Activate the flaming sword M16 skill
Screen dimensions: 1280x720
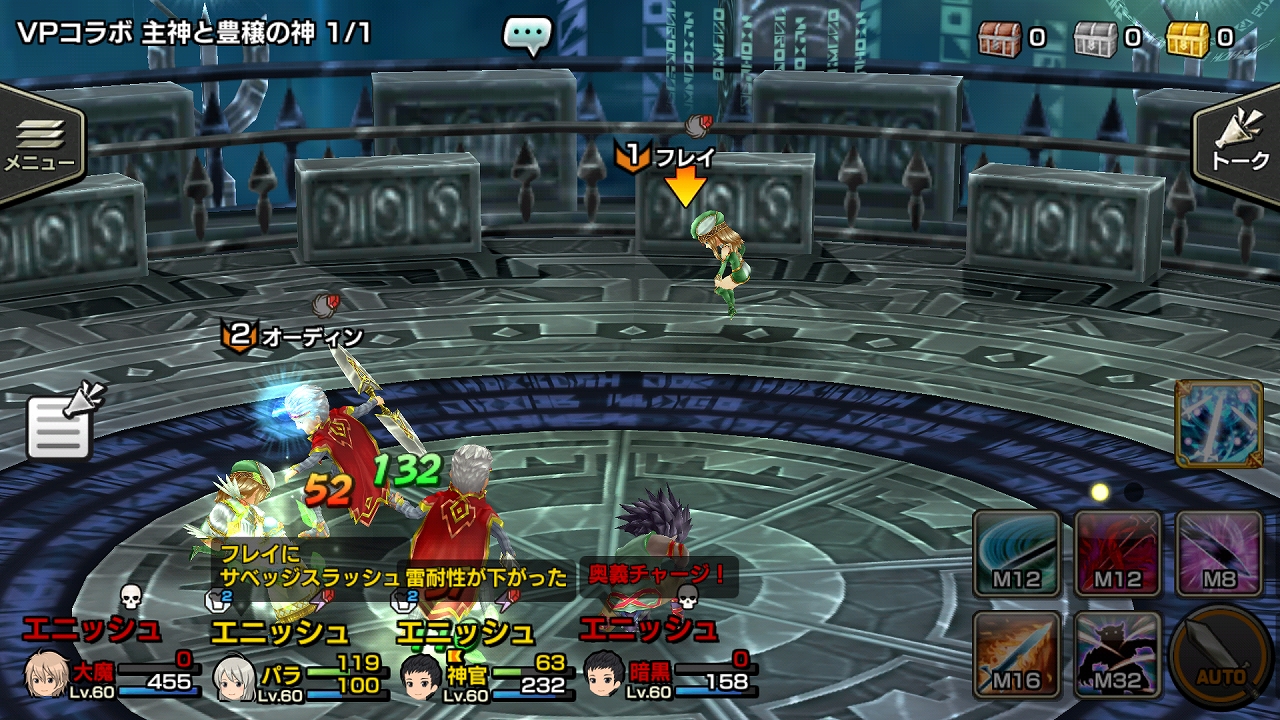coord(1017,654)
